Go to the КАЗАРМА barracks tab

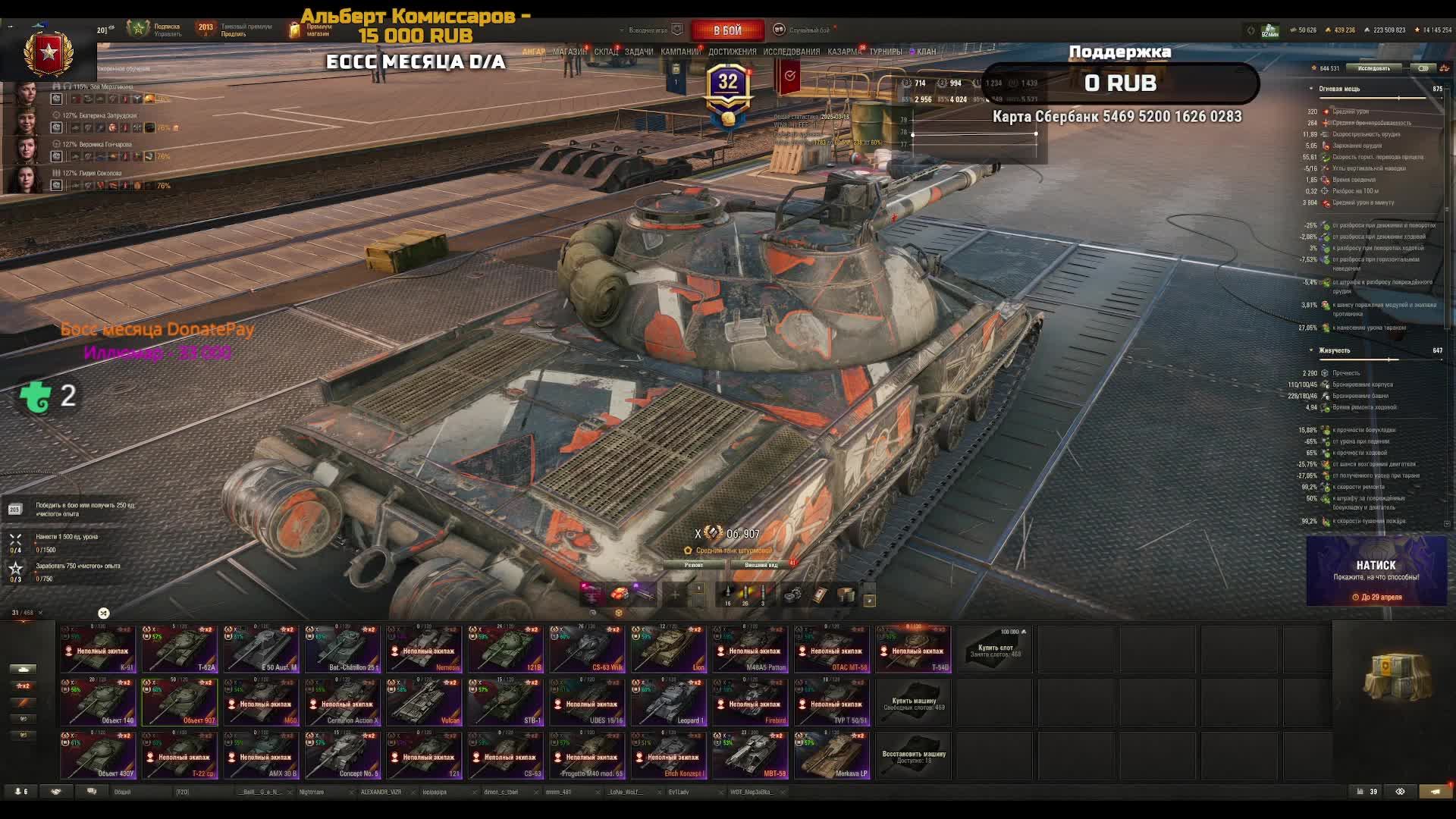point(843,52)
